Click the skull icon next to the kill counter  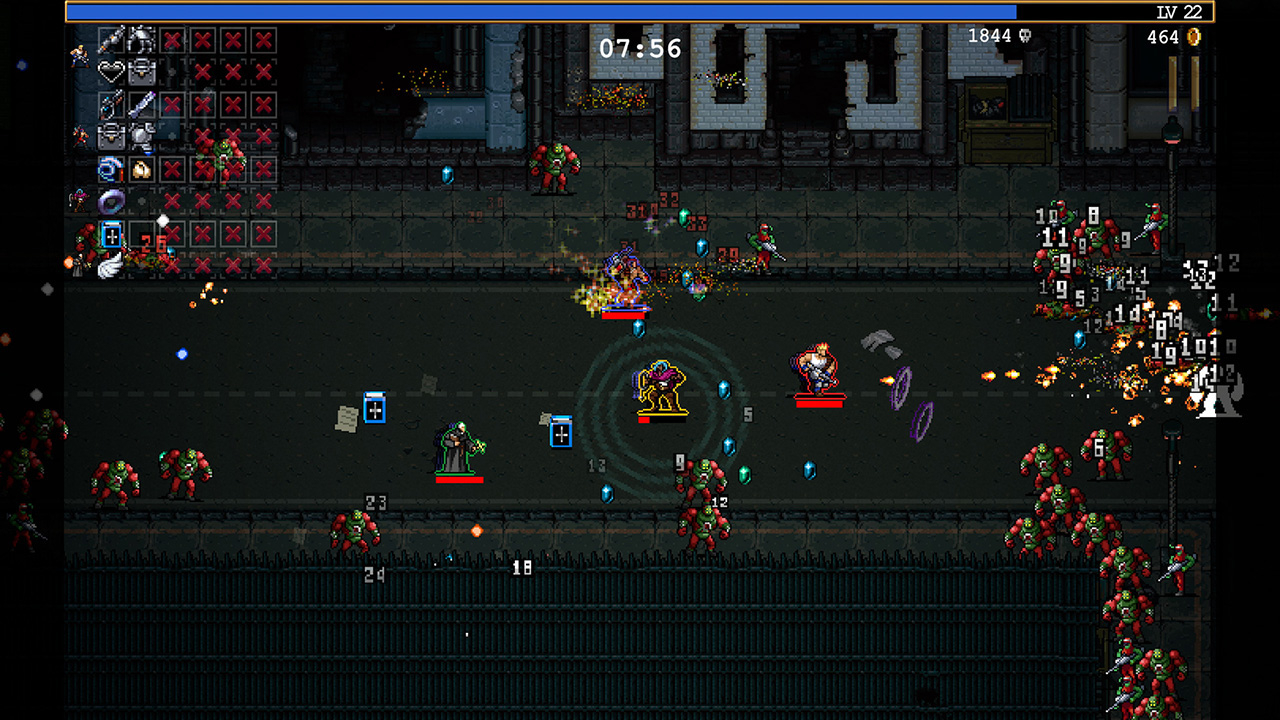point(1025,35)
